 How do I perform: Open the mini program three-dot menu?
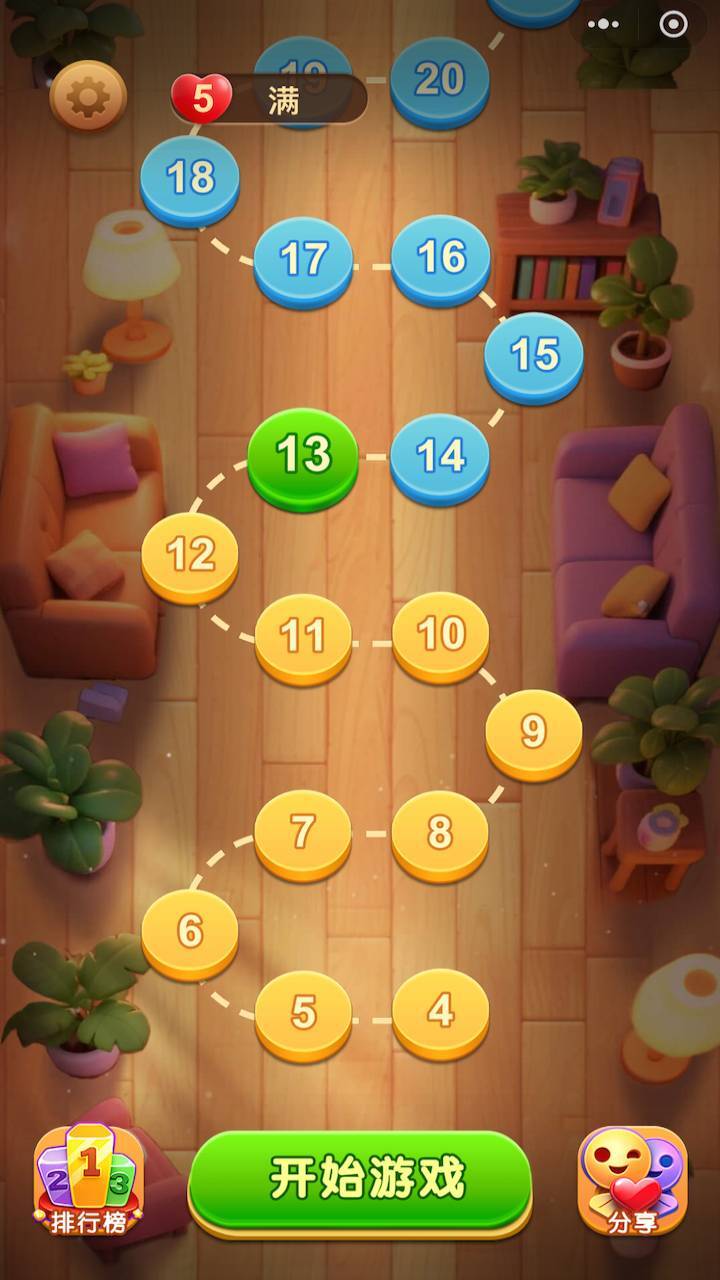click(x=604, y=24)
